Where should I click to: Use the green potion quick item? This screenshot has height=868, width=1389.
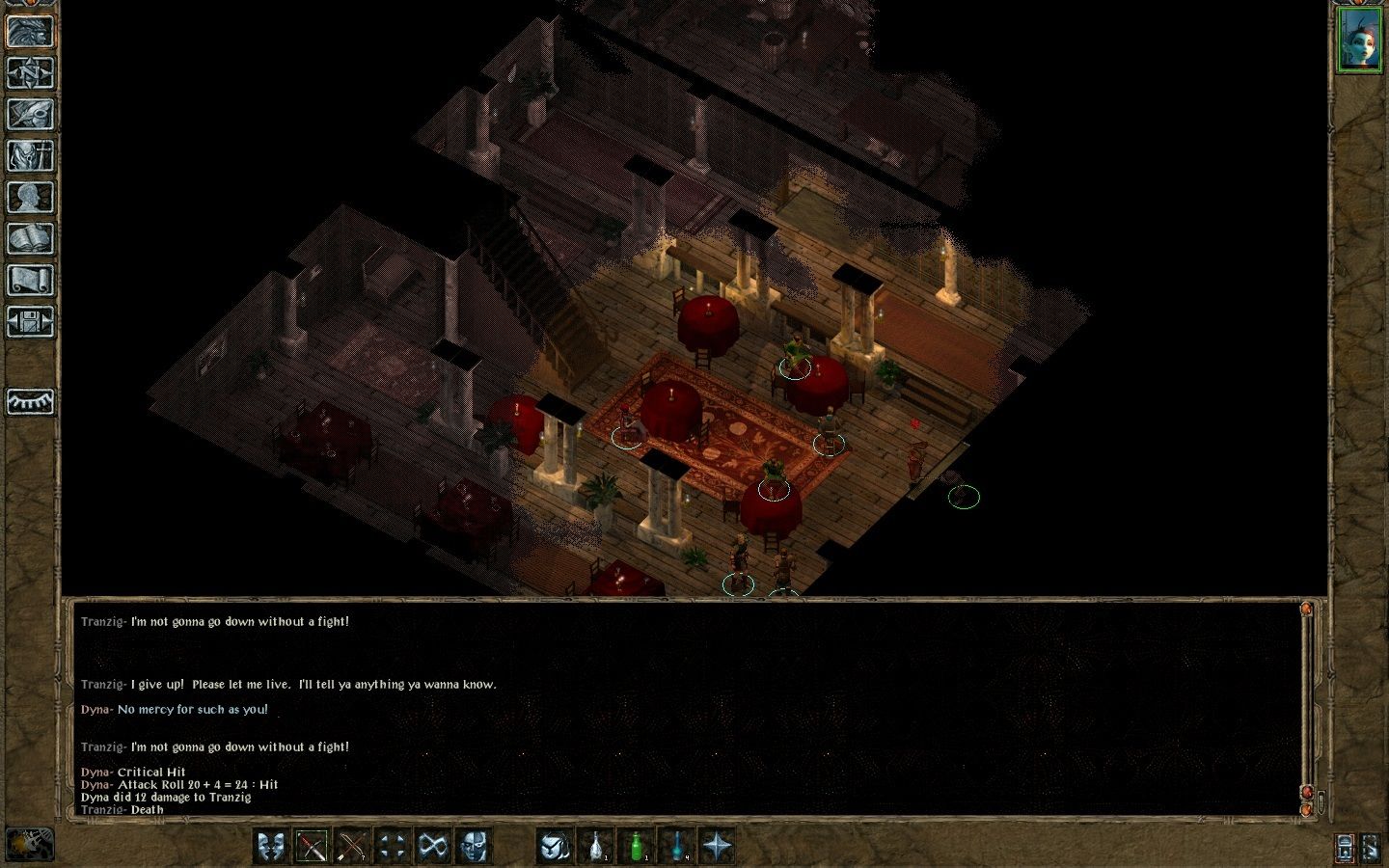pos(636,847)
